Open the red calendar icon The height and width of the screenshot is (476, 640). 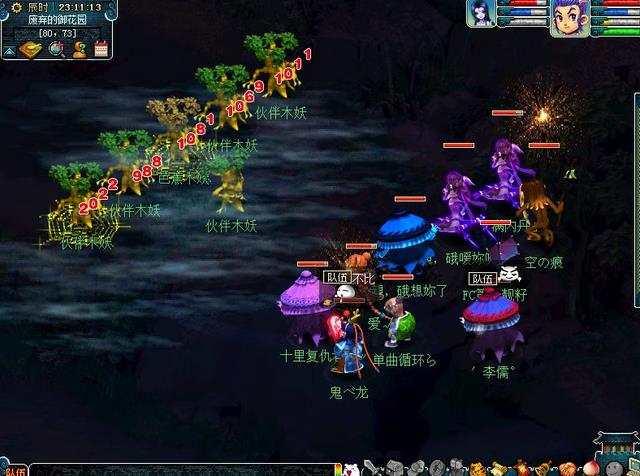(x=100, y=49)
